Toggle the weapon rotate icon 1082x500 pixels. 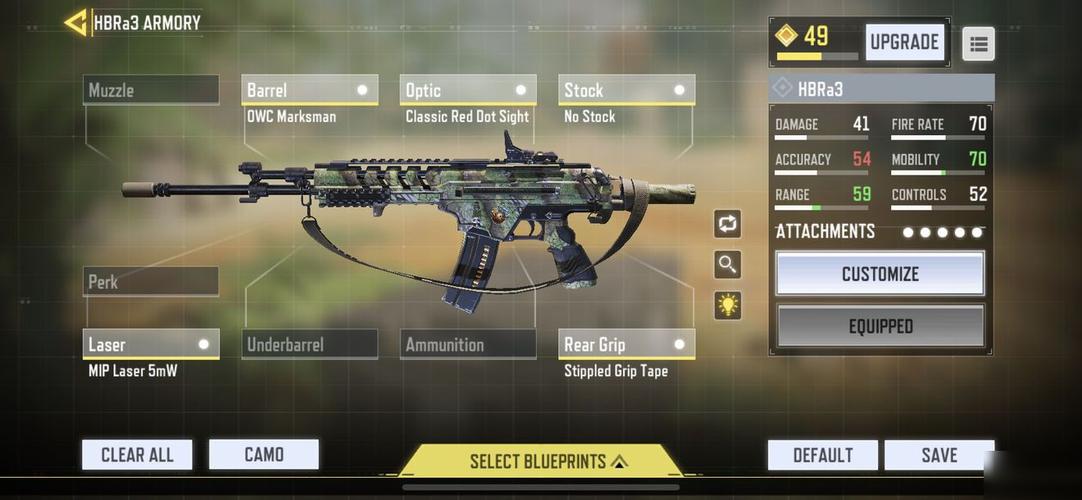click(x=728, y=224)
